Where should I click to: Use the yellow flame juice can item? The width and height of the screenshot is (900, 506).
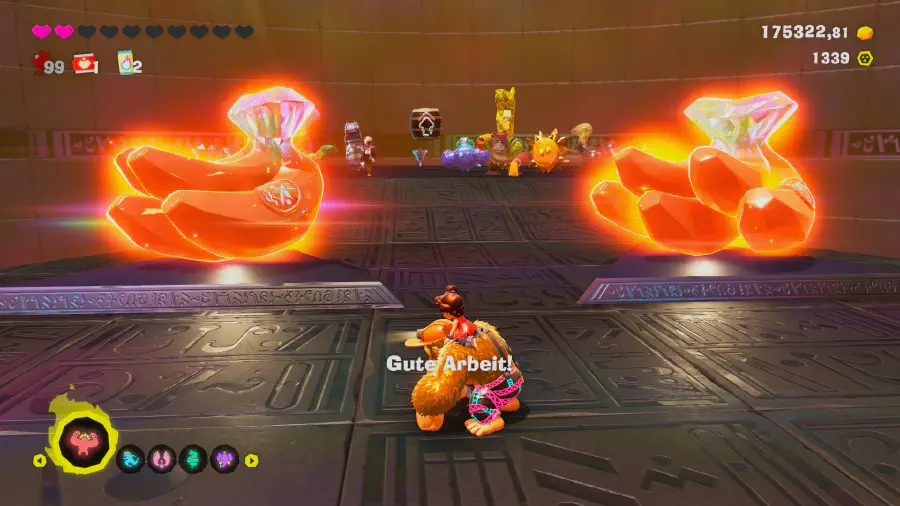[x=126, y=64]
